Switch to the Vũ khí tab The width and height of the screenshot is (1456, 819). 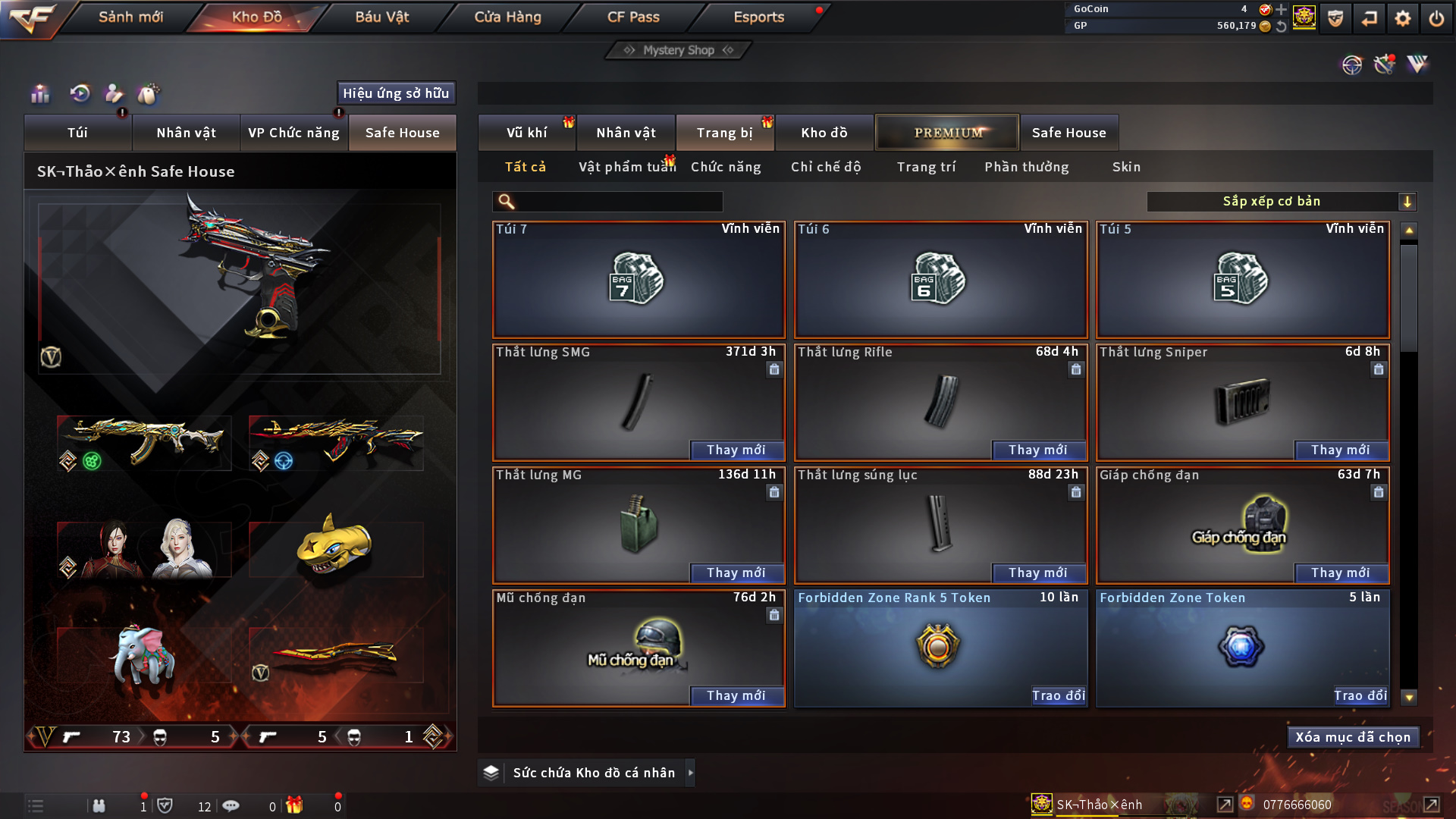[x=526, y=133]
